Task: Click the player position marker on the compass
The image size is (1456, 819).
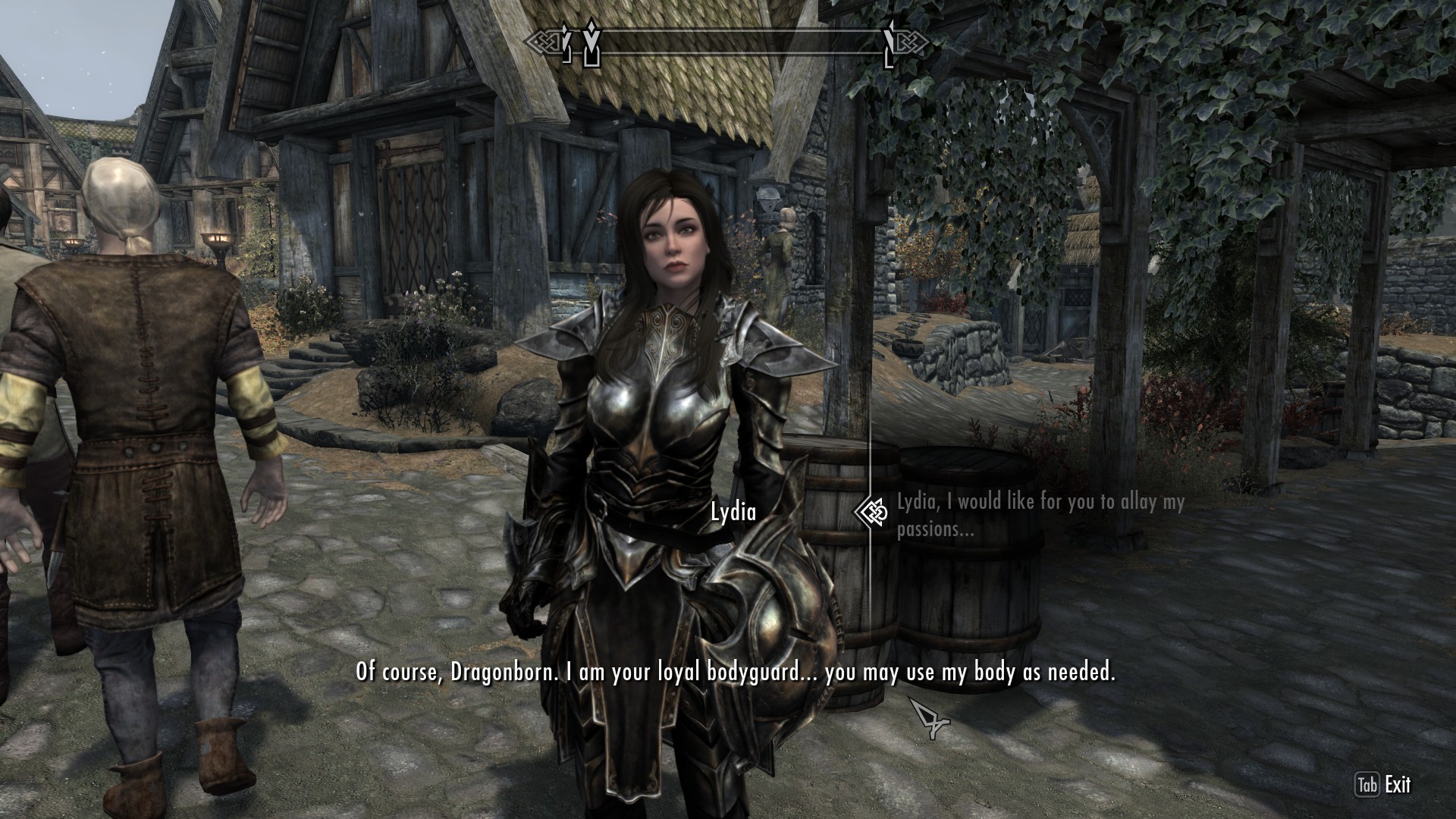Action: tap(591, 42)
